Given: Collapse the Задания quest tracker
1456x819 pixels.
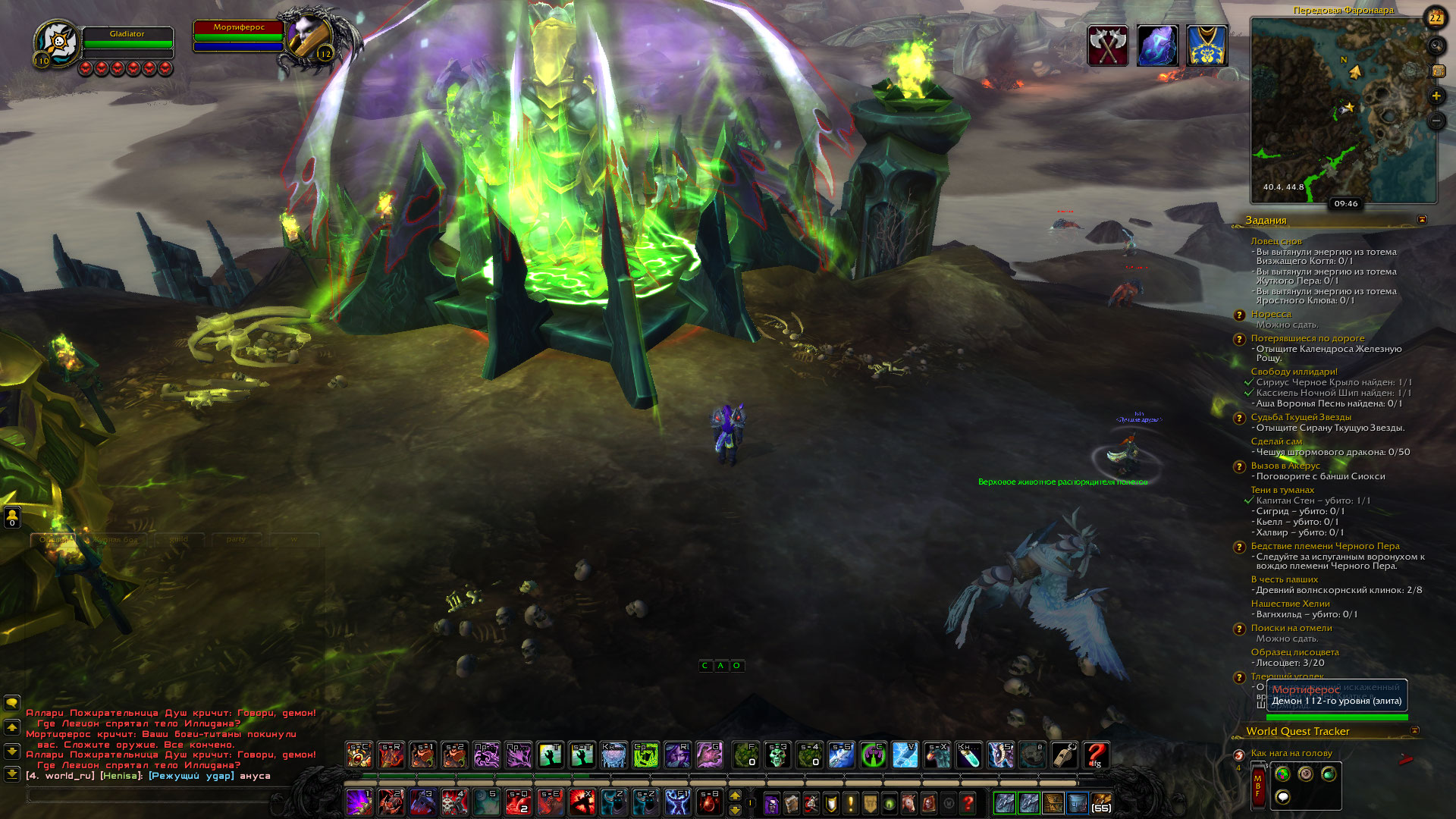Looking at the screenshot, I should [1422, 220].
